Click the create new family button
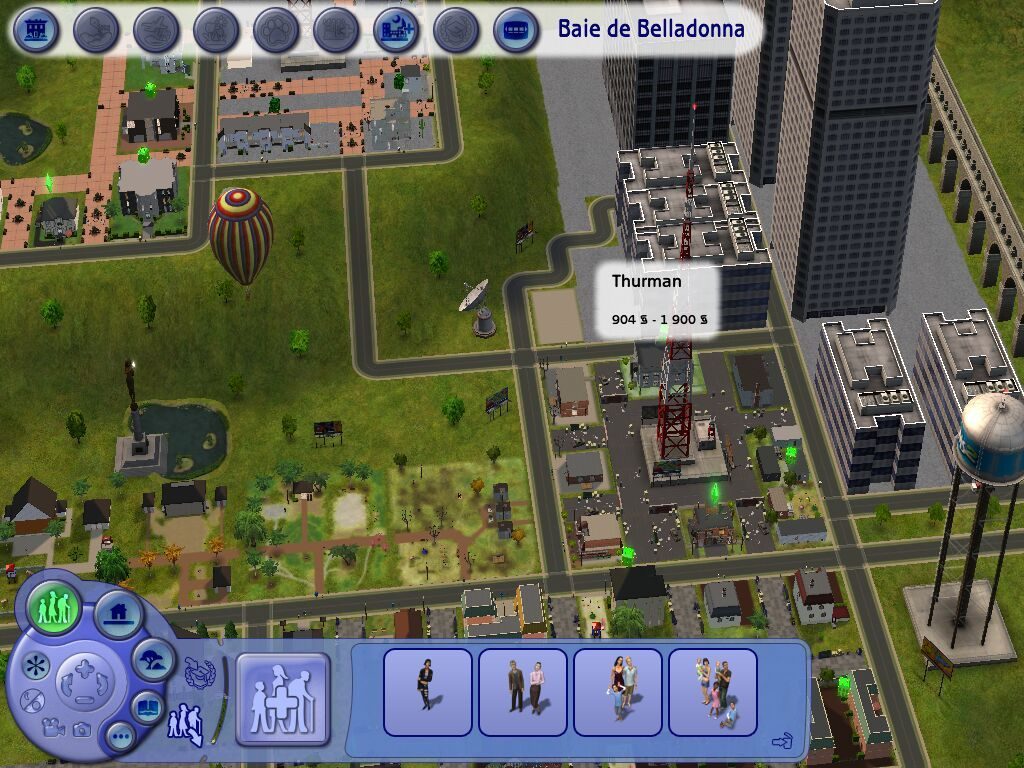This screenshot has height=768, width=1024. 282,699
